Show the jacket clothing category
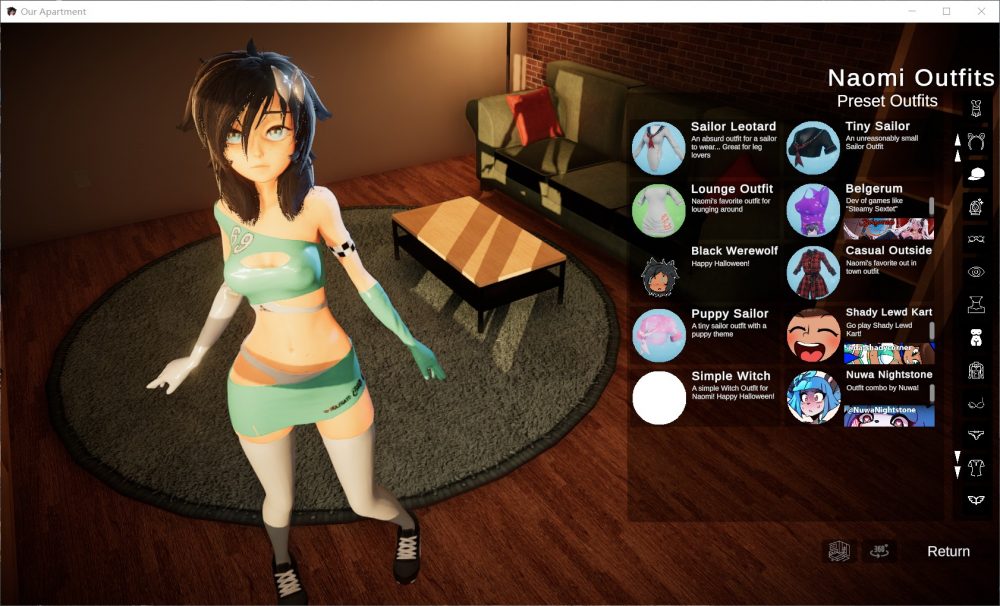The image size is (1000, 606). pos(976,370)
